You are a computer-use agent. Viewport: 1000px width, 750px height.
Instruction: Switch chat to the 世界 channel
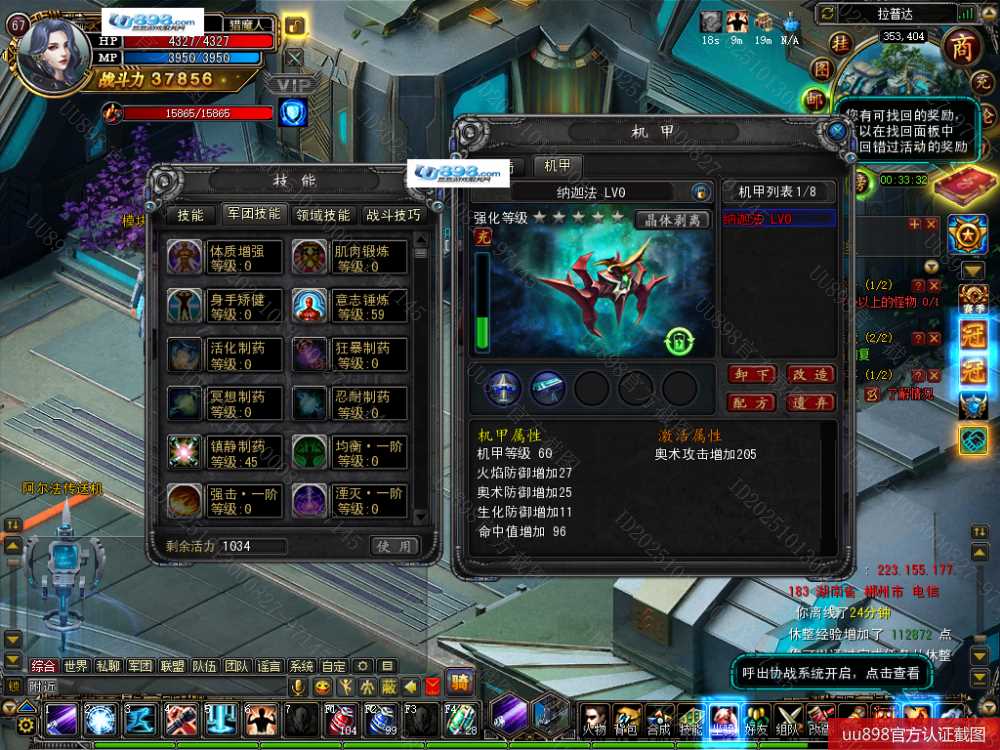coord(76,666)
